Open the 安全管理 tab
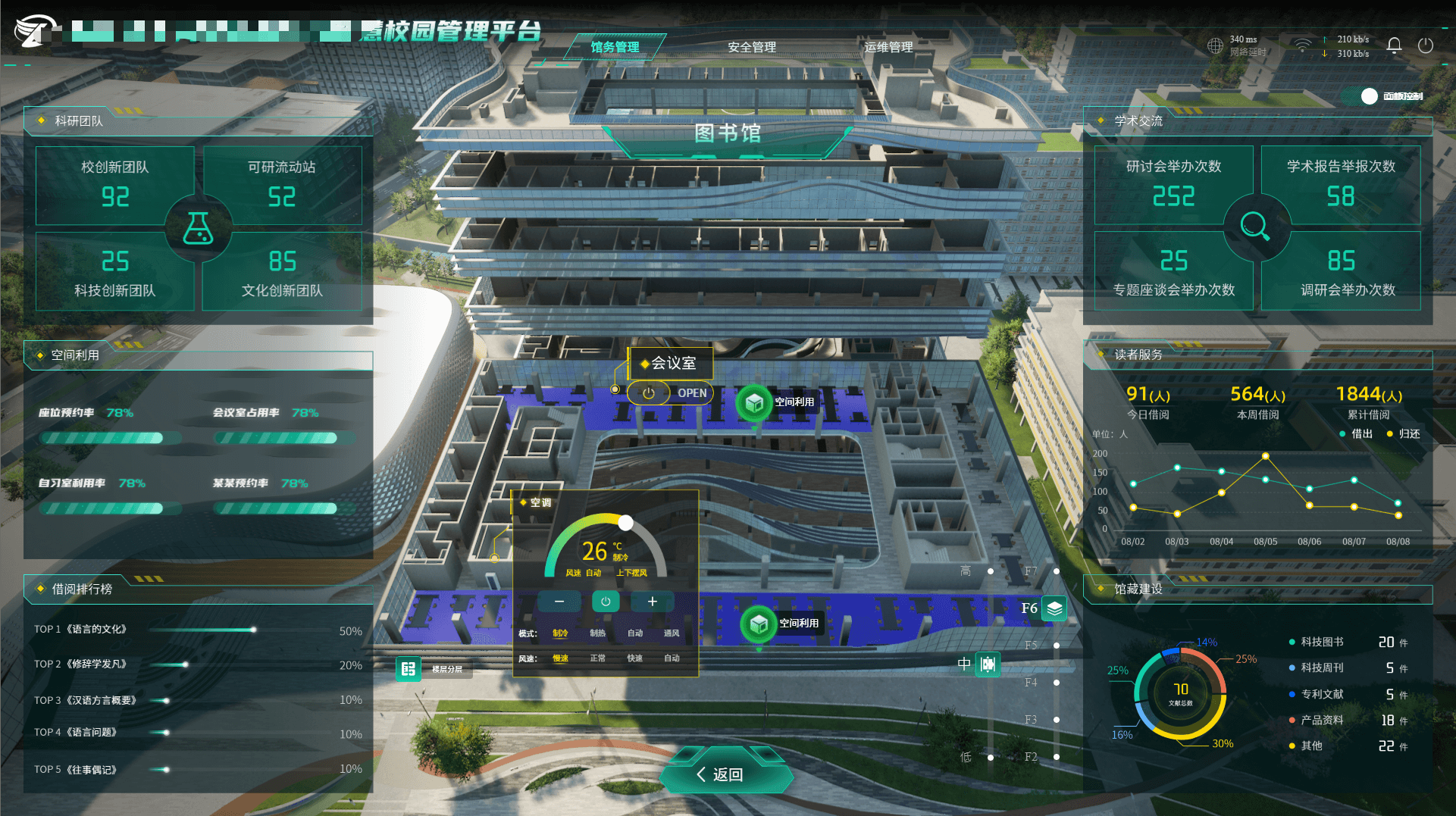 pos(751,47)
